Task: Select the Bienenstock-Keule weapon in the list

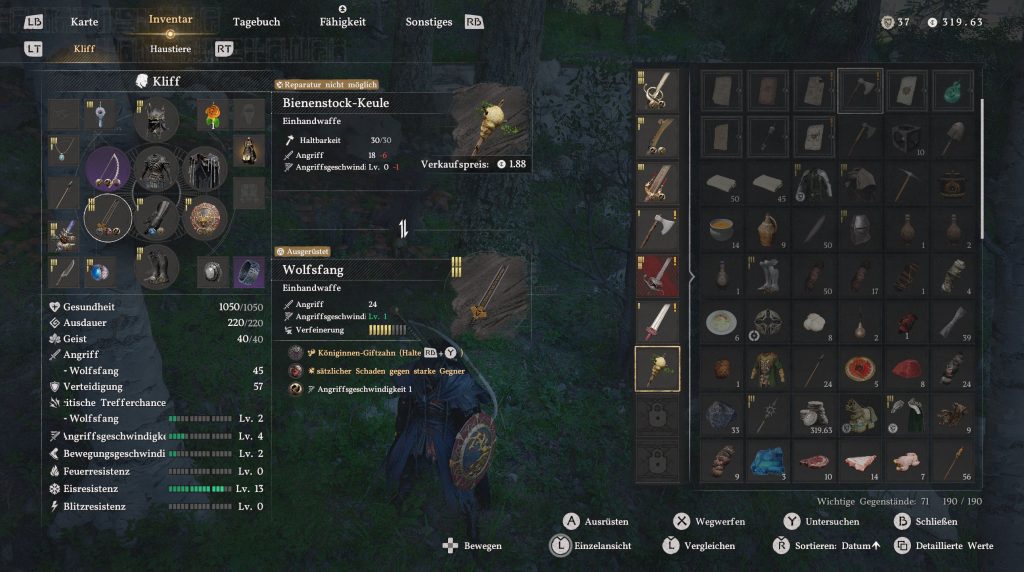Action: click(657, 368)
